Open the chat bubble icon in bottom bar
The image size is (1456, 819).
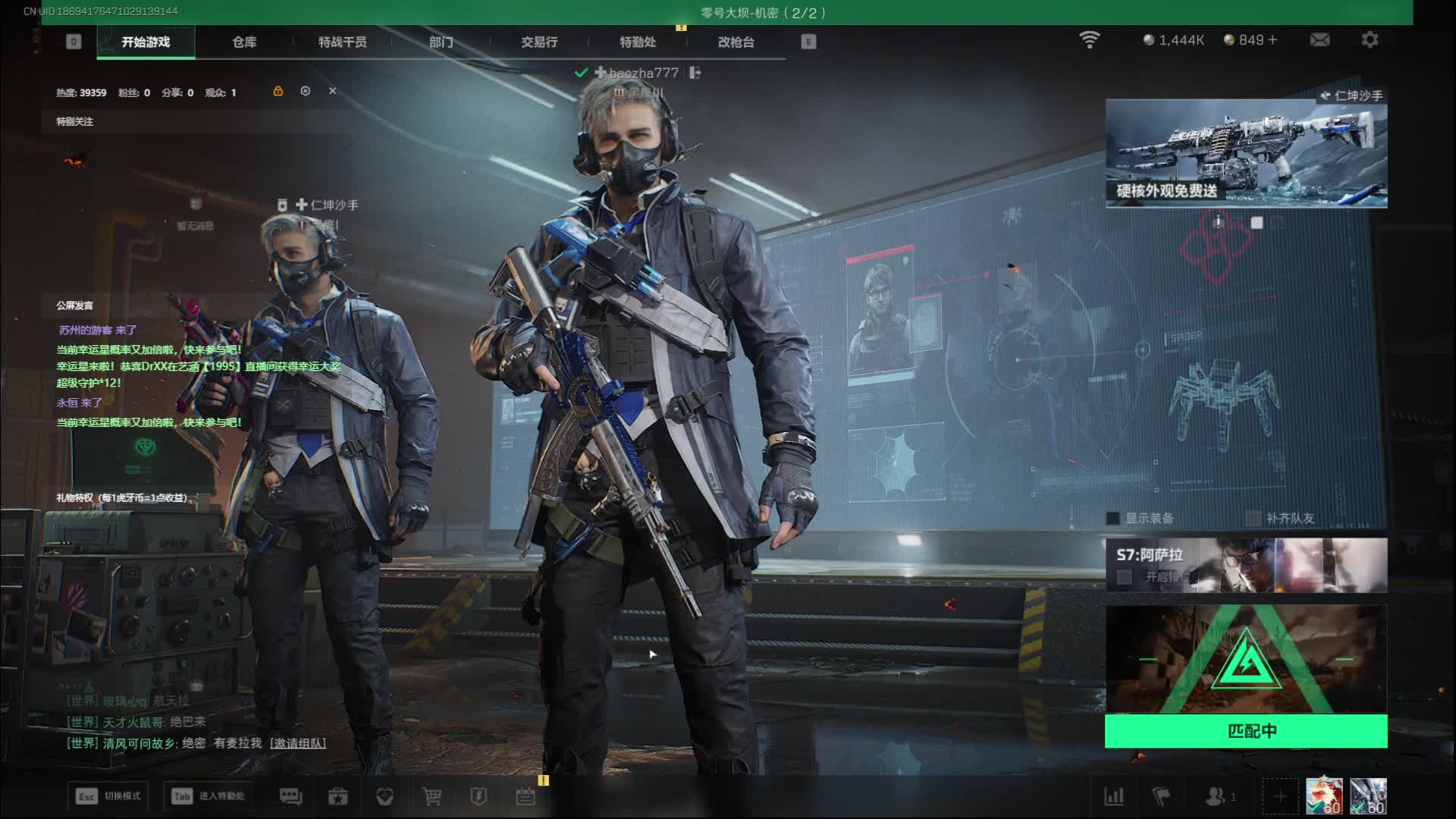(x=290, y=796)
